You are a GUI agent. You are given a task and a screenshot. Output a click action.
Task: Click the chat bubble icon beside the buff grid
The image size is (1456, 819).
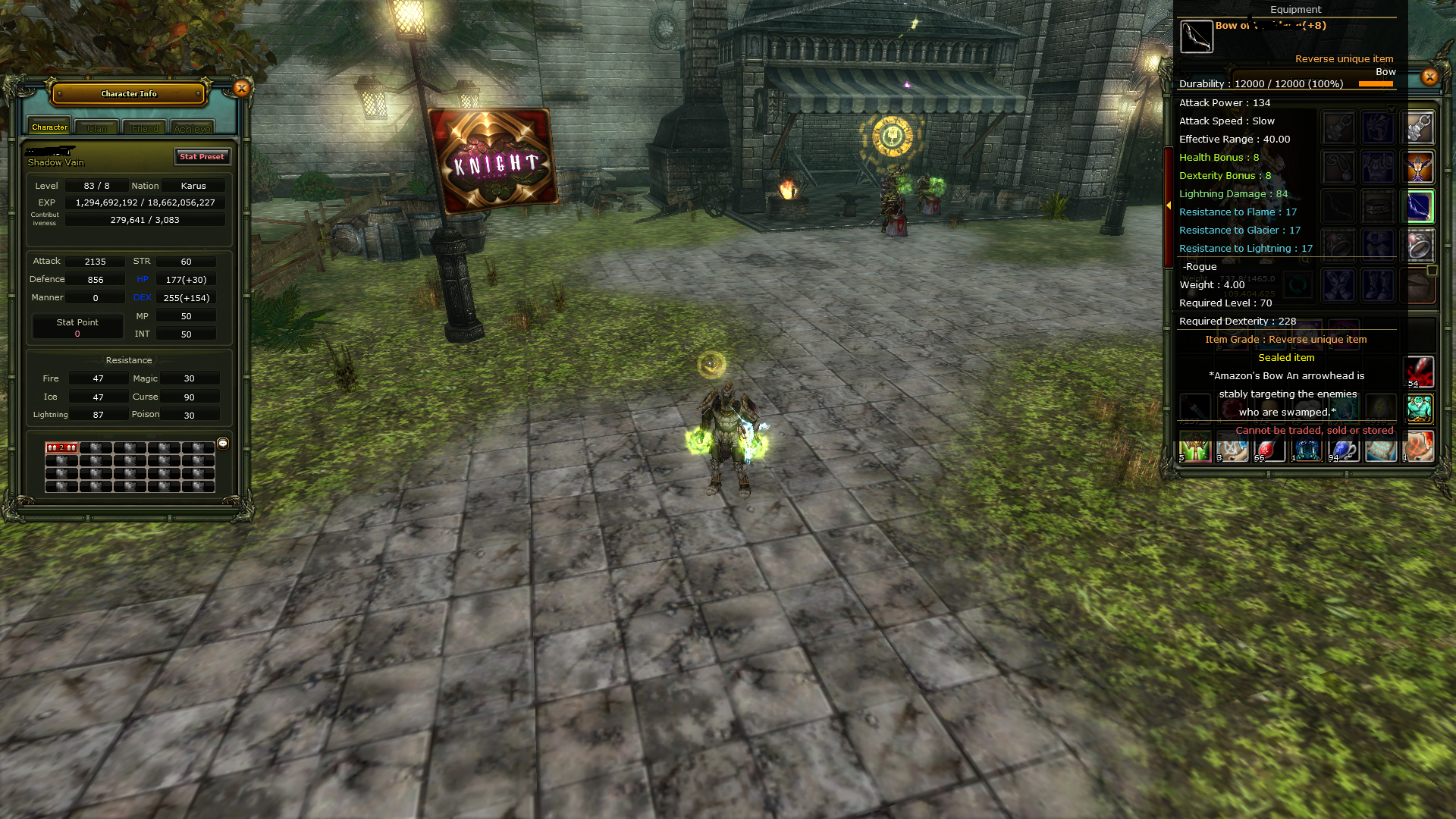point(222,444)
